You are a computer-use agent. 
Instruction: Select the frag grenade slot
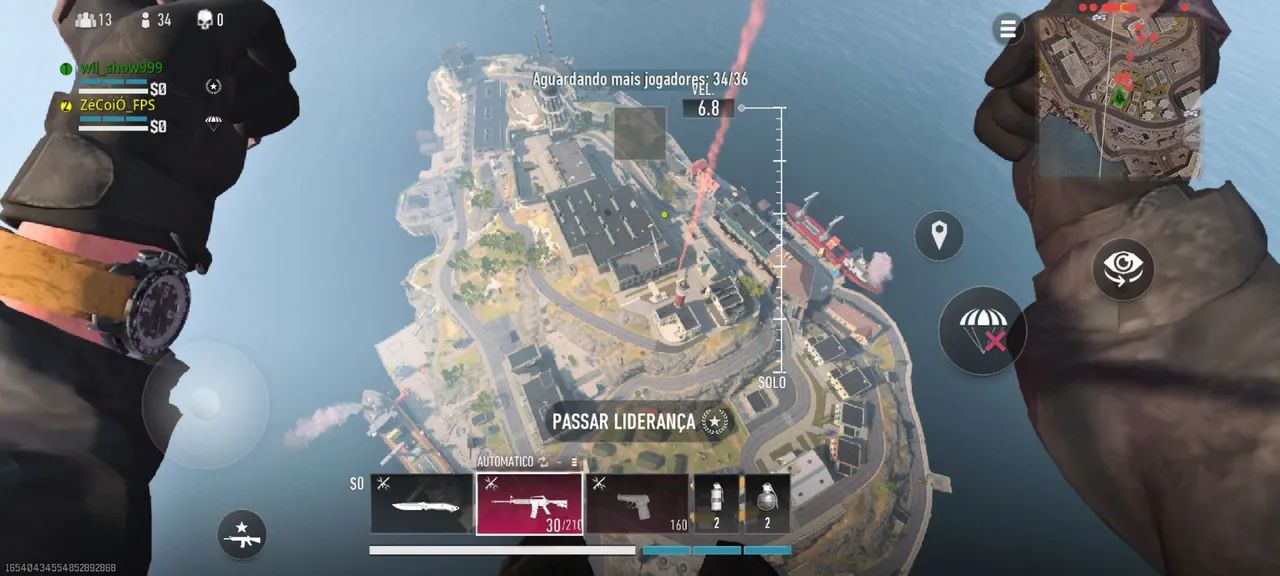[767, 504]
